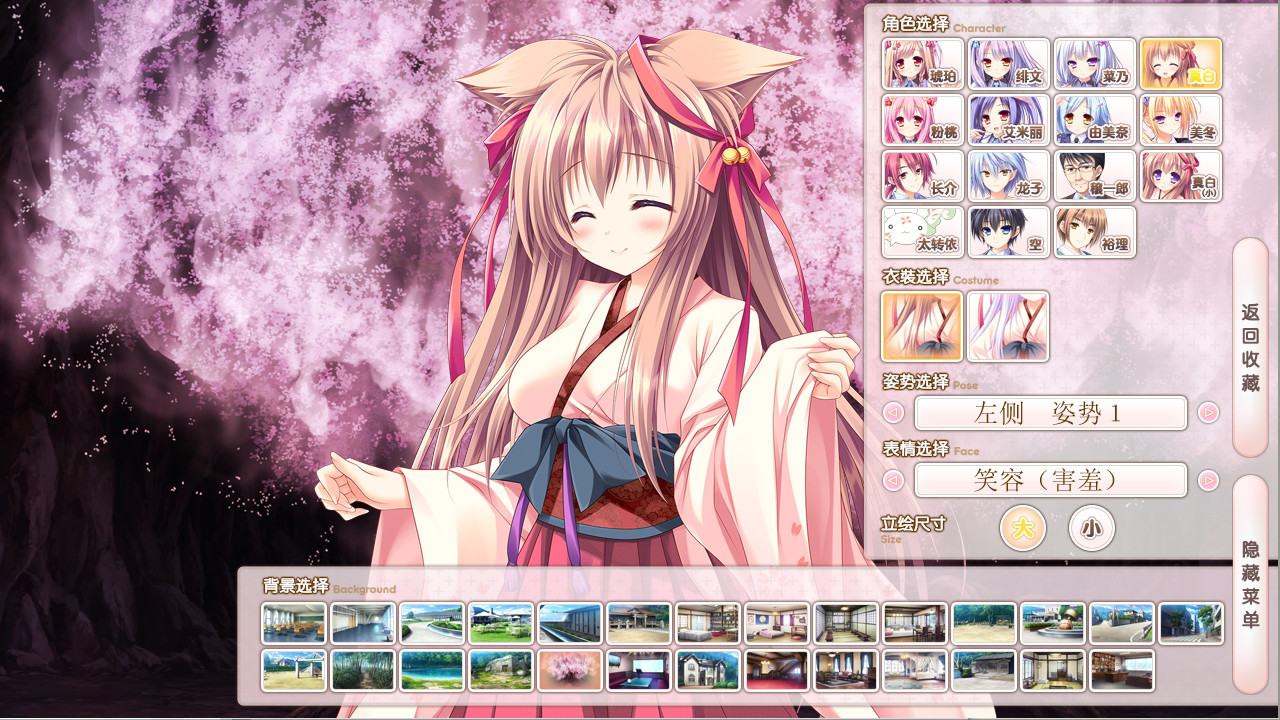Select the 小 sprite size option
Viewport: 1280px width, 720px height.
click(x=1091, y=528)
